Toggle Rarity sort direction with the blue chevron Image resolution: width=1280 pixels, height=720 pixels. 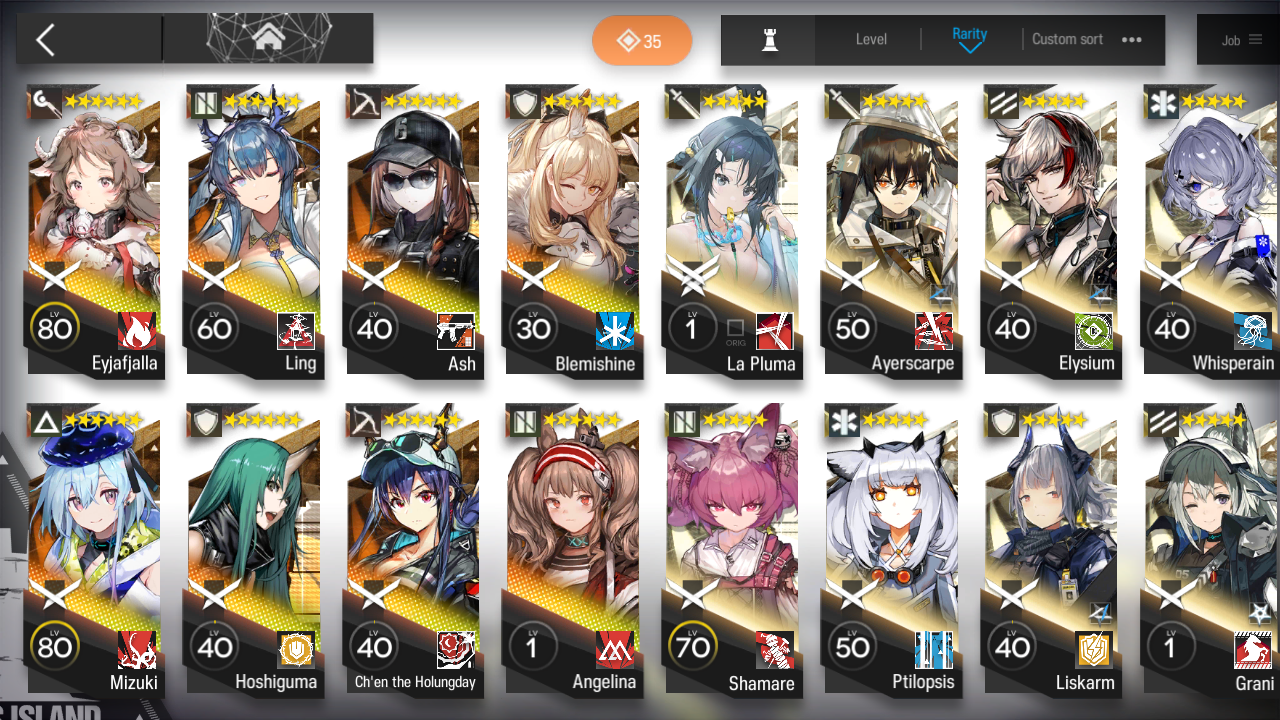pos(968,45)
